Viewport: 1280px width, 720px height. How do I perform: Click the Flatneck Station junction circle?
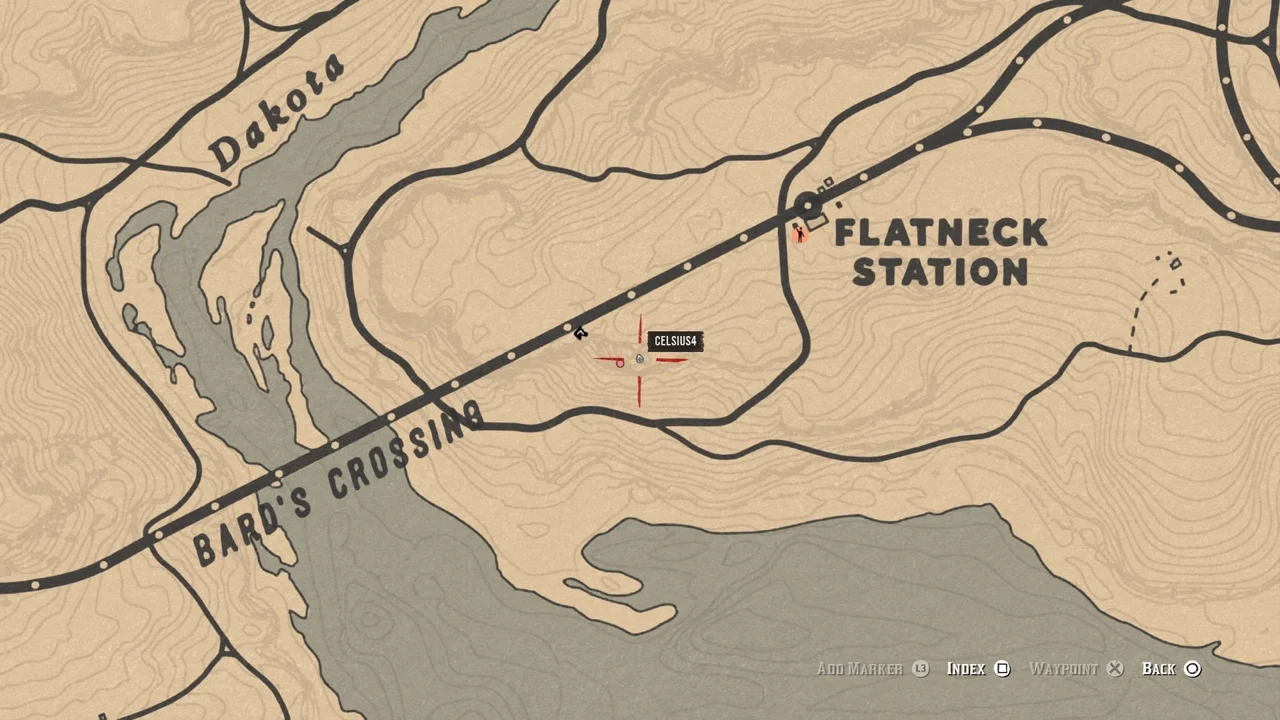(x=807, y=205)
